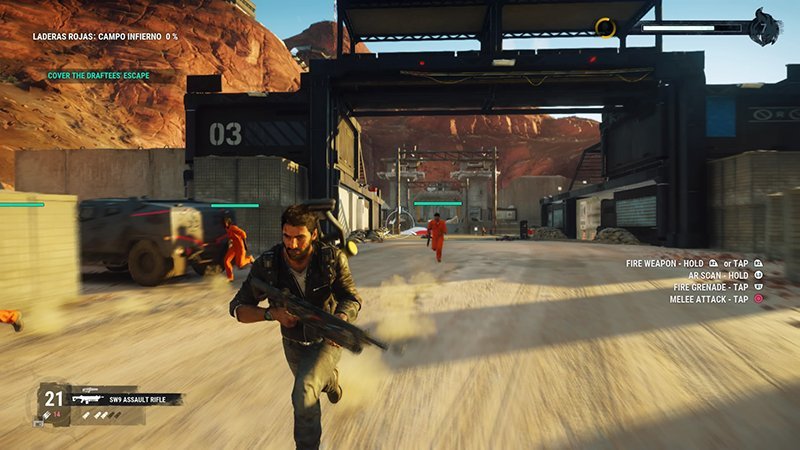This screenshot has width=800, height=450.
Task: Click the Laderas Rojas: Campo Infierno region label
Action: [104, 36]
